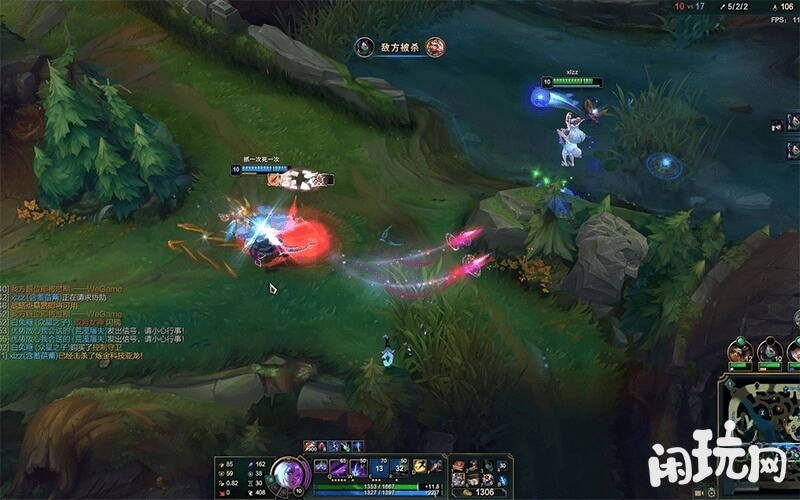Select the R ultimate on cooldown 32
The image size is (800, 500).
401,467
